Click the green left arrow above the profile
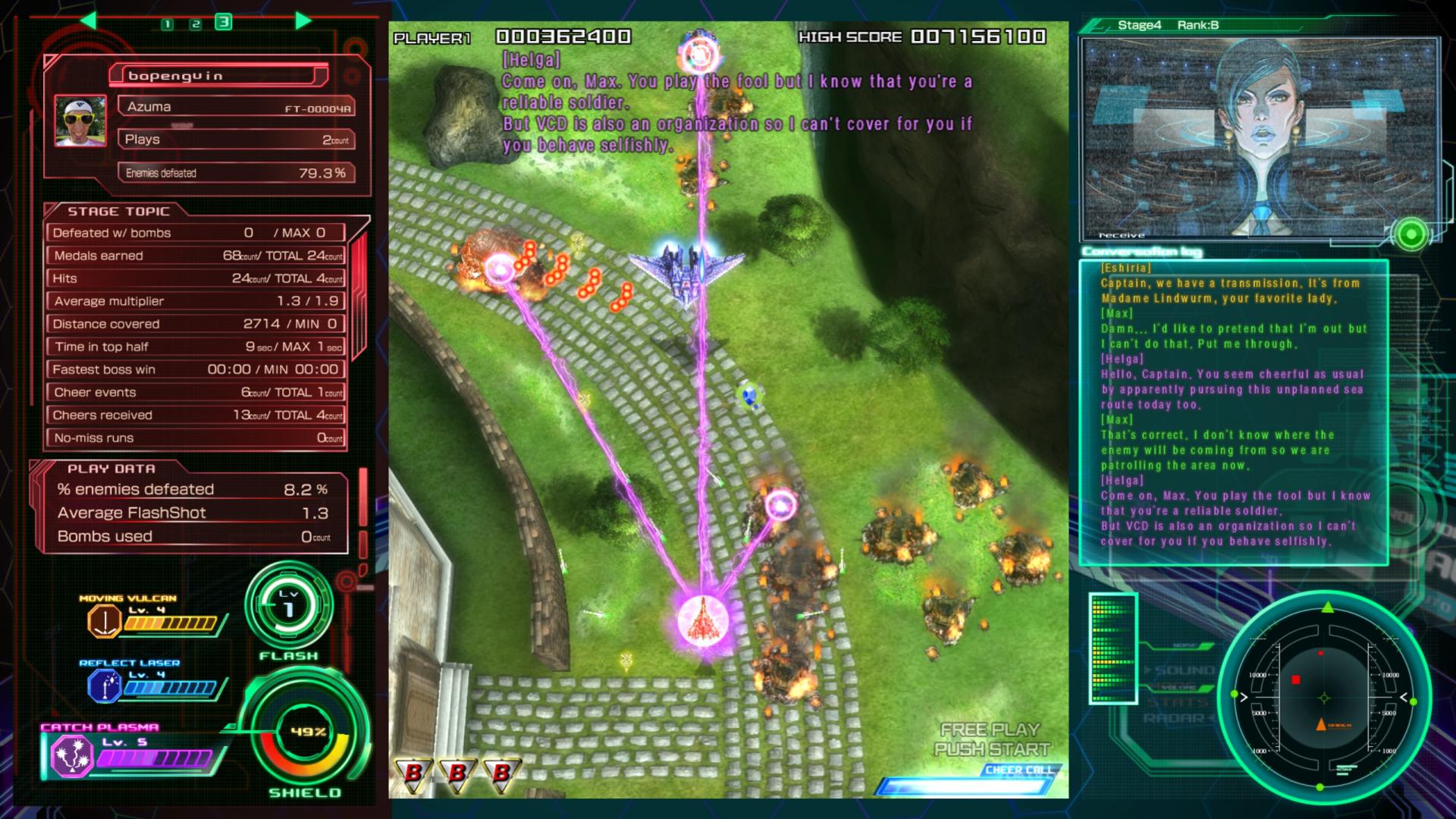The image size is (1456, 819). tap(88, 20)
